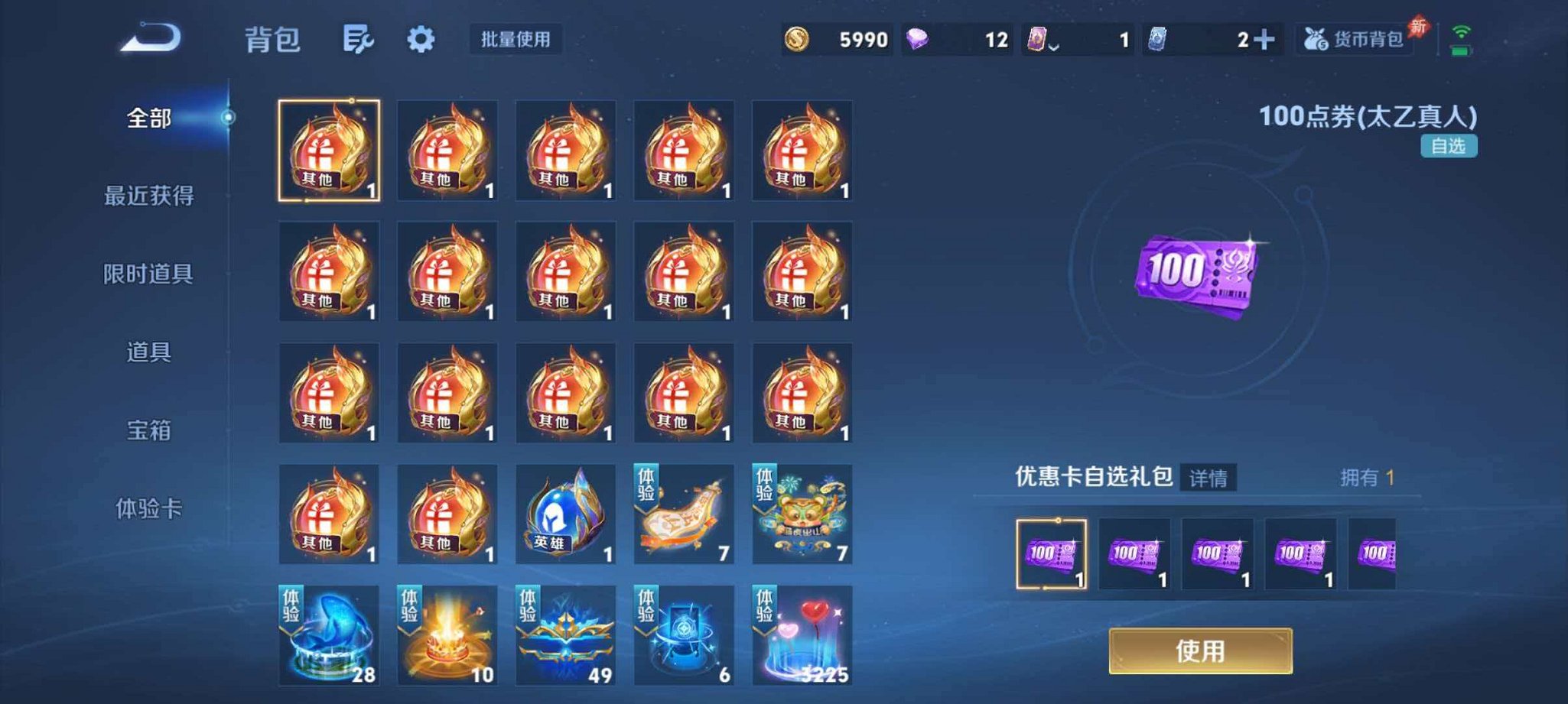Select the highlighted gift box in the grid

pos(328,151)
